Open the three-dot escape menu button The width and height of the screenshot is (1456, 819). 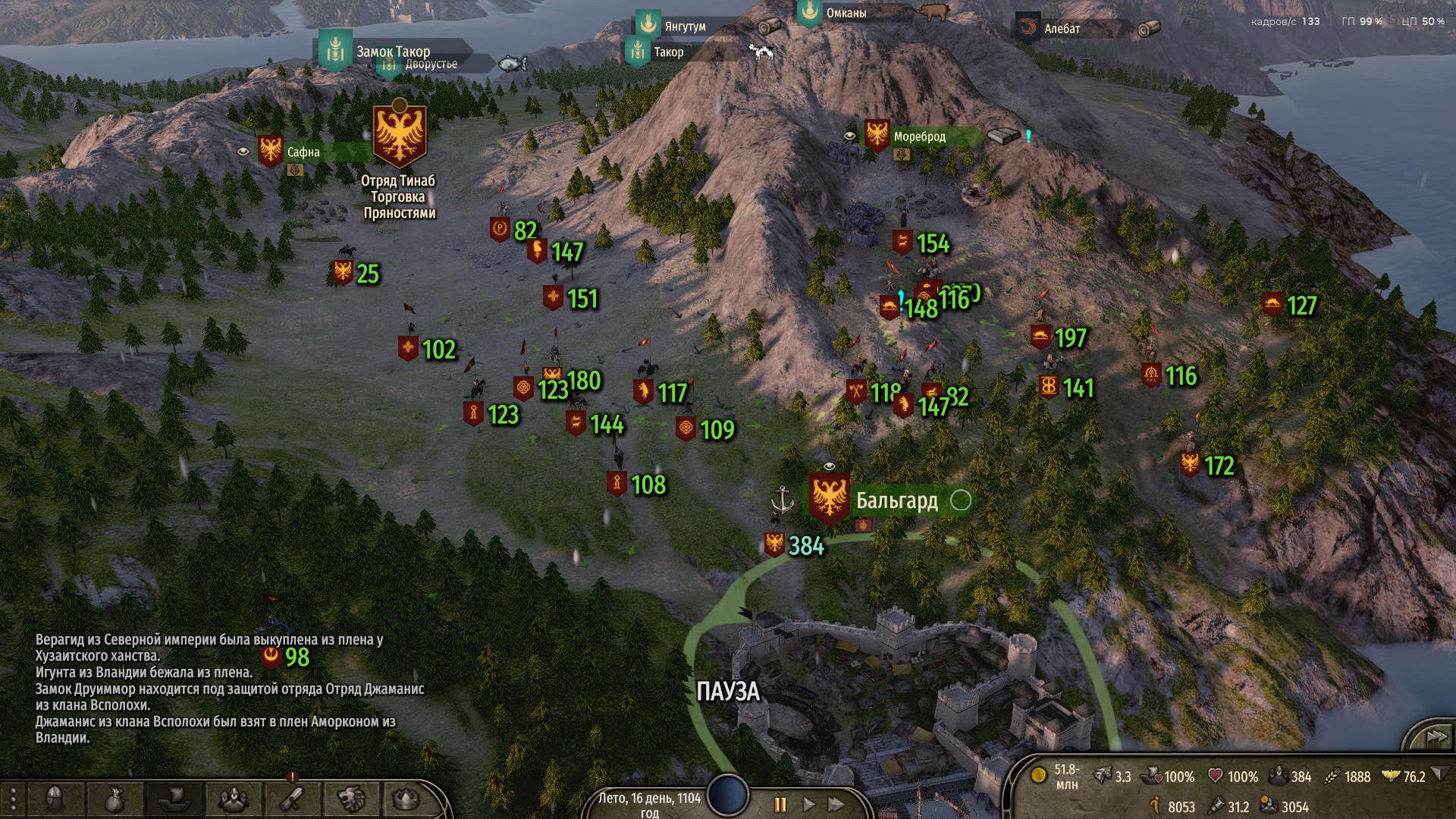pos(13,799)
